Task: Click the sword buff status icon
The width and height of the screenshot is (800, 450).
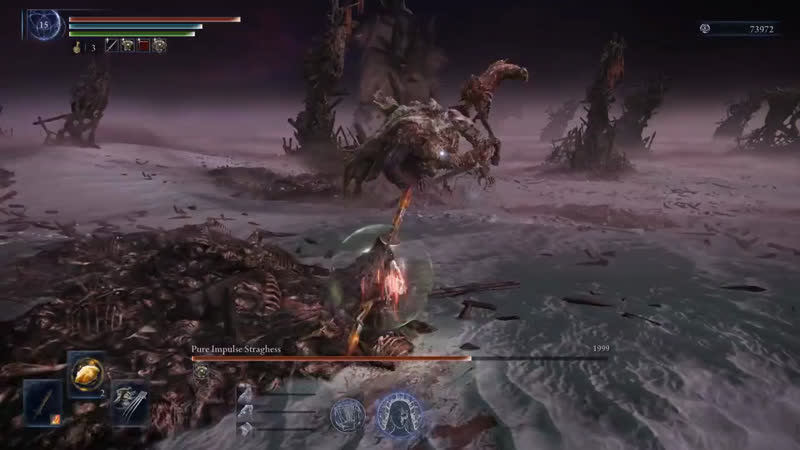Action: (112, 45)
